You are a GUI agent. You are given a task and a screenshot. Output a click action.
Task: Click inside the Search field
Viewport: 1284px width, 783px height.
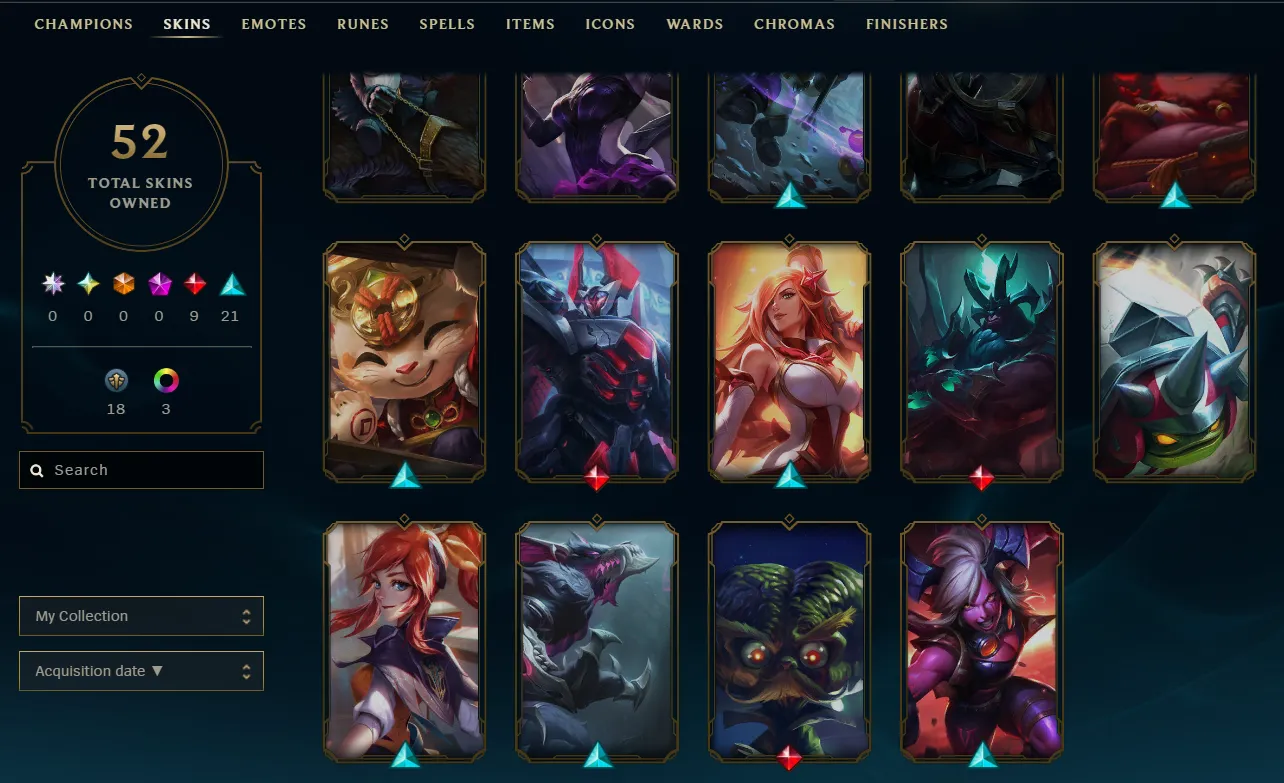tap(140, 470)
